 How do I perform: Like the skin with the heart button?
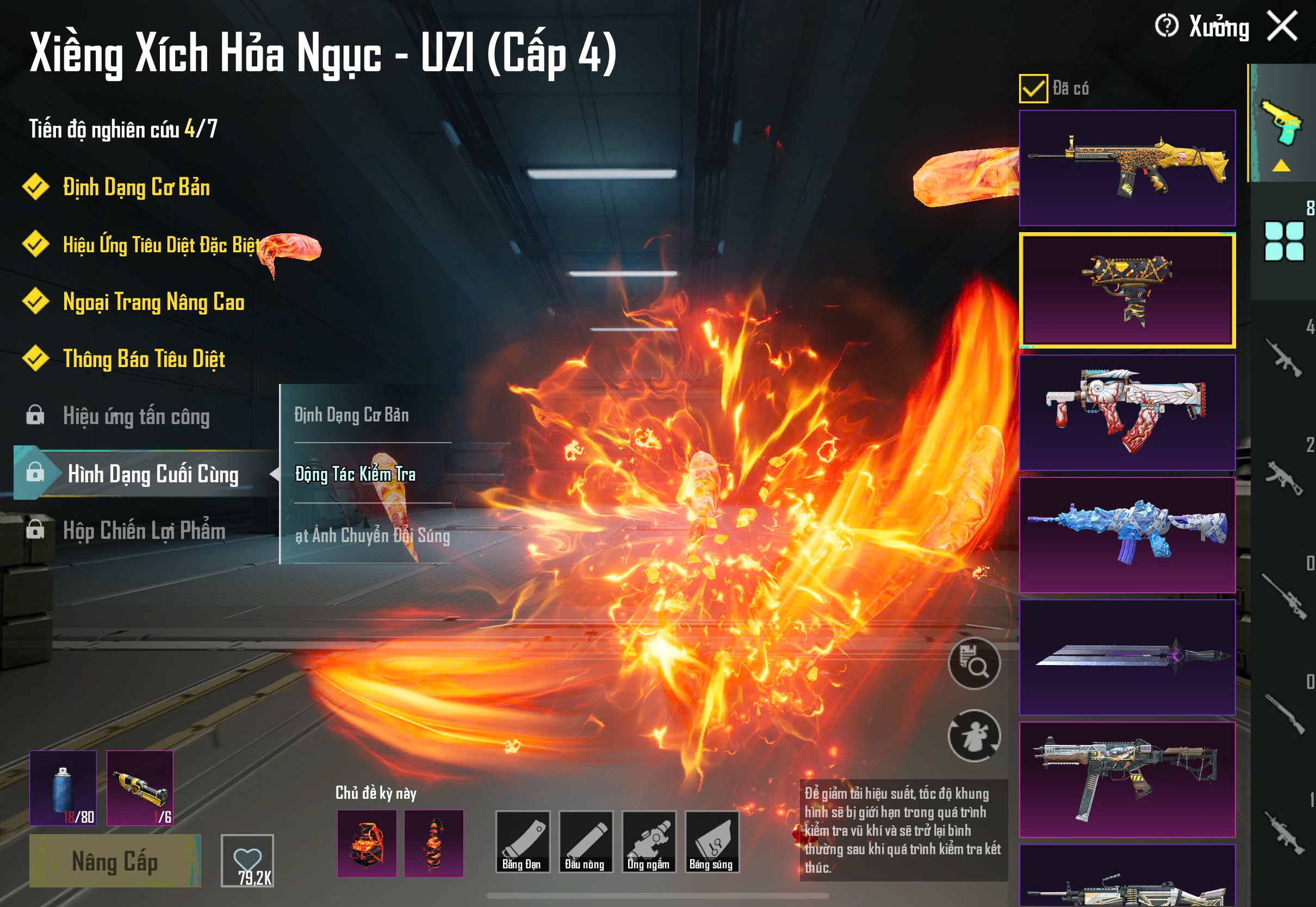point(247,860)
